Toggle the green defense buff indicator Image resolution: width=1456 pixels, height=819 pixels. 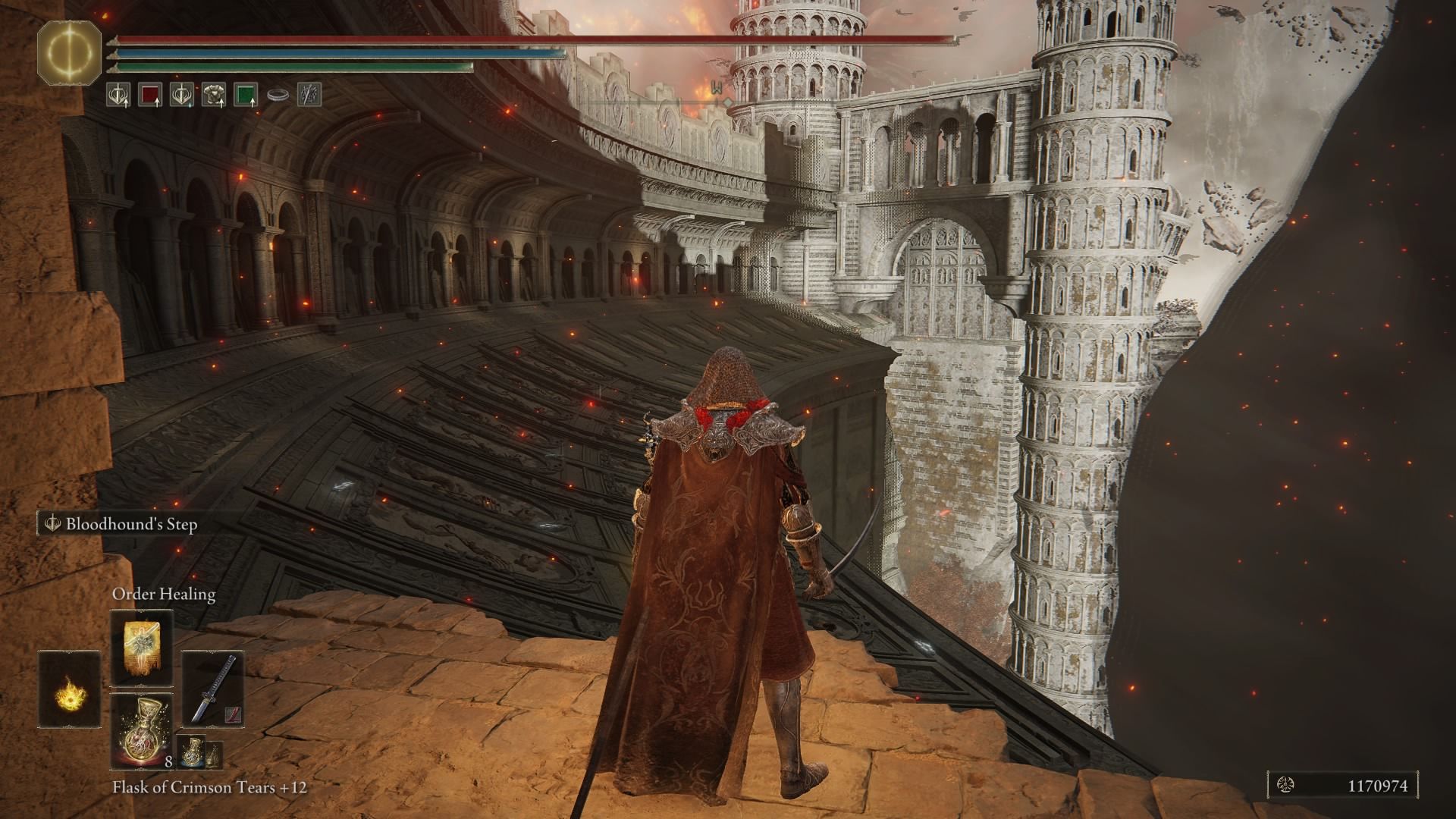[246, 93]
